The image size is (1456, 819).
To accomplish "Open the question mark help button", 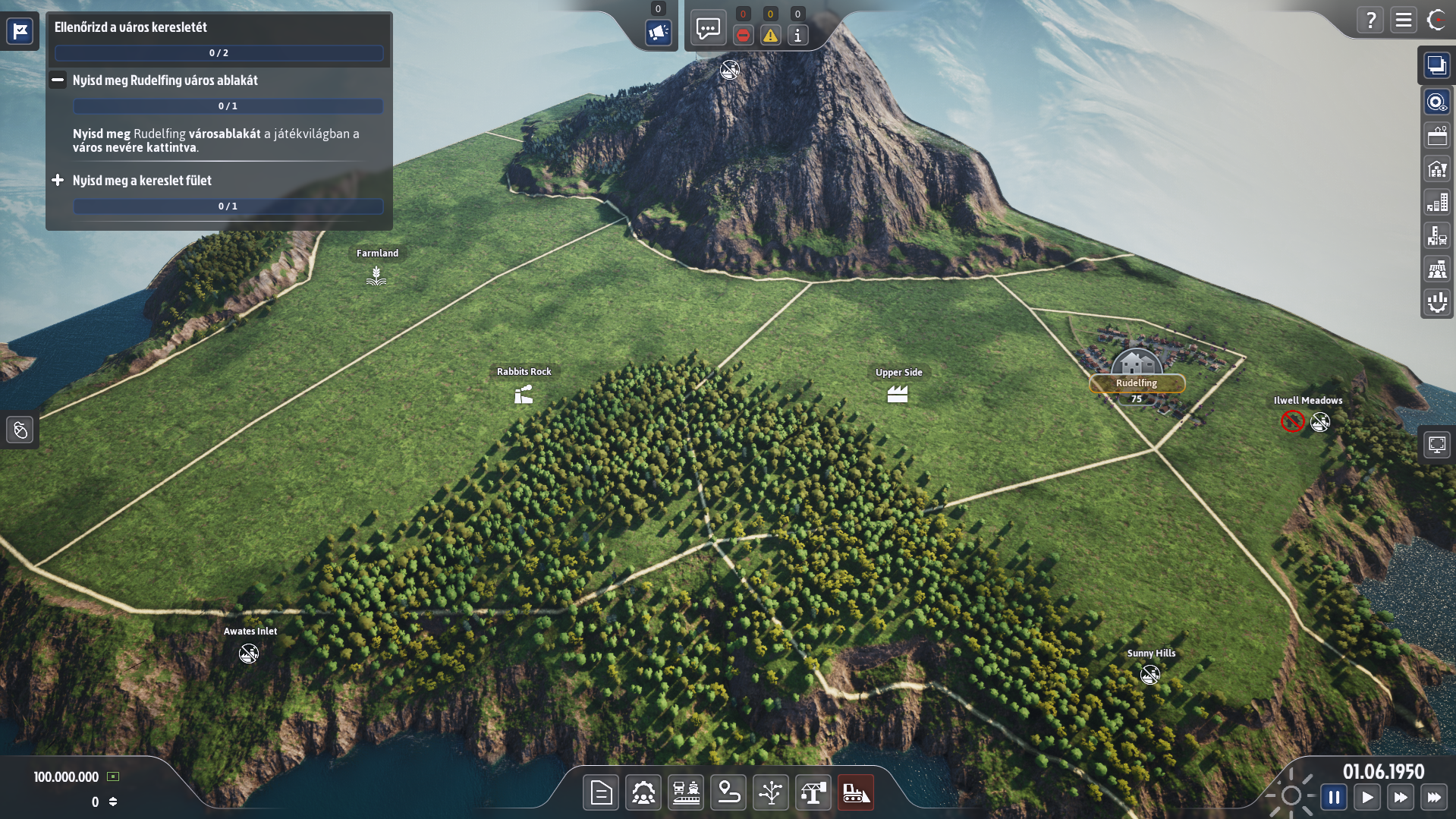I will click(1370, 20).
